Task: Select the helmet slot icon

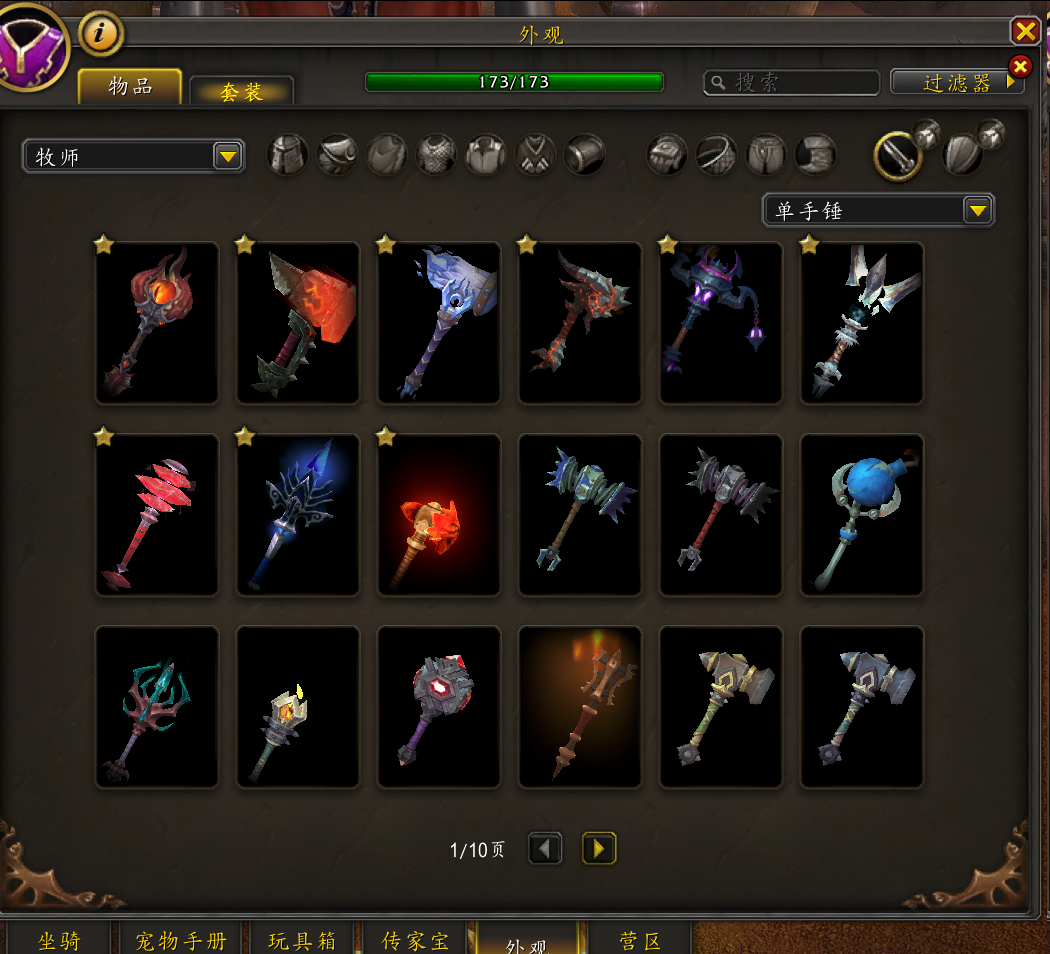Action: point(287,155)
